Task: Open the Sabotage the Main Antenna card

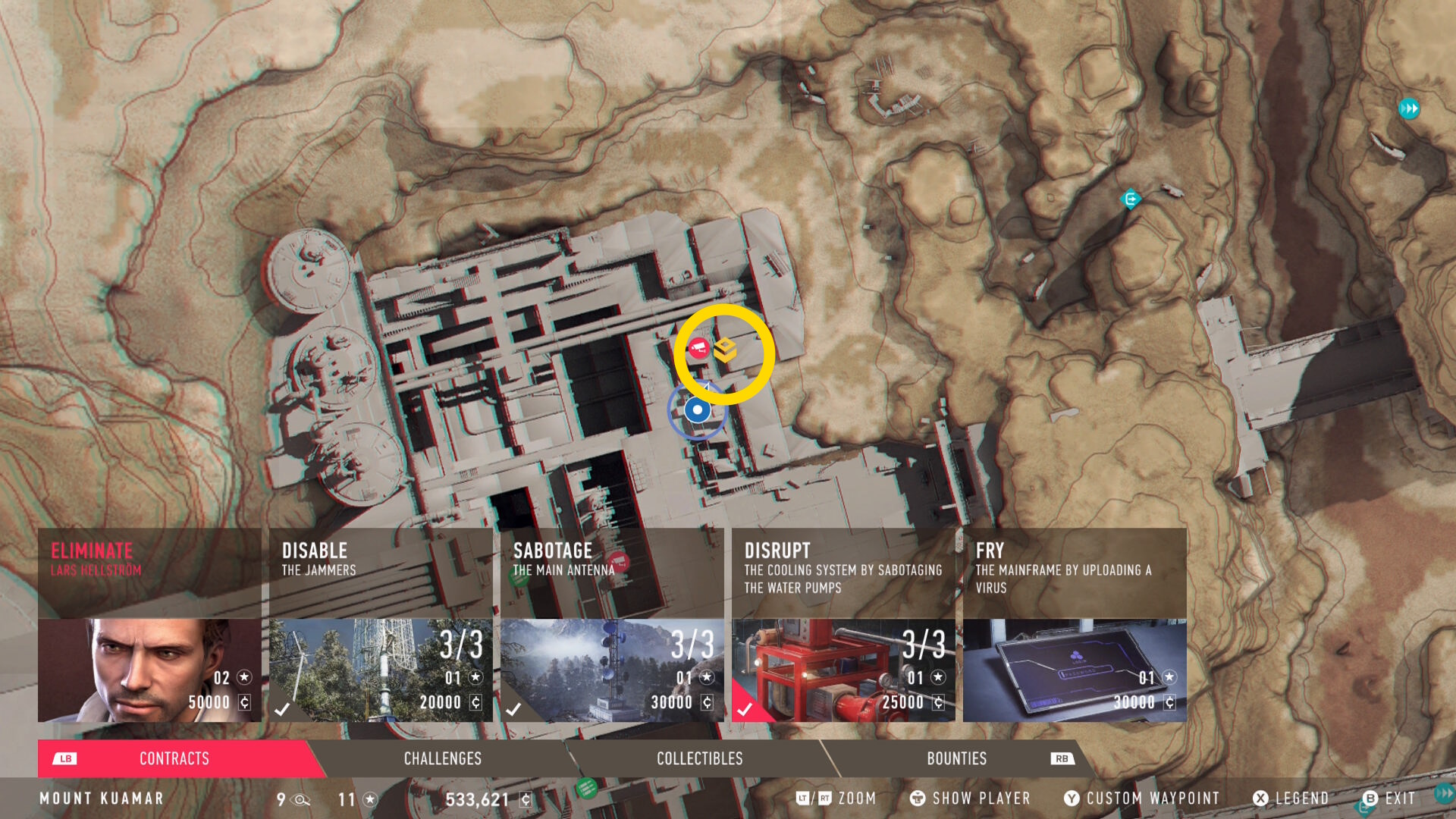Action: (612, 625)
